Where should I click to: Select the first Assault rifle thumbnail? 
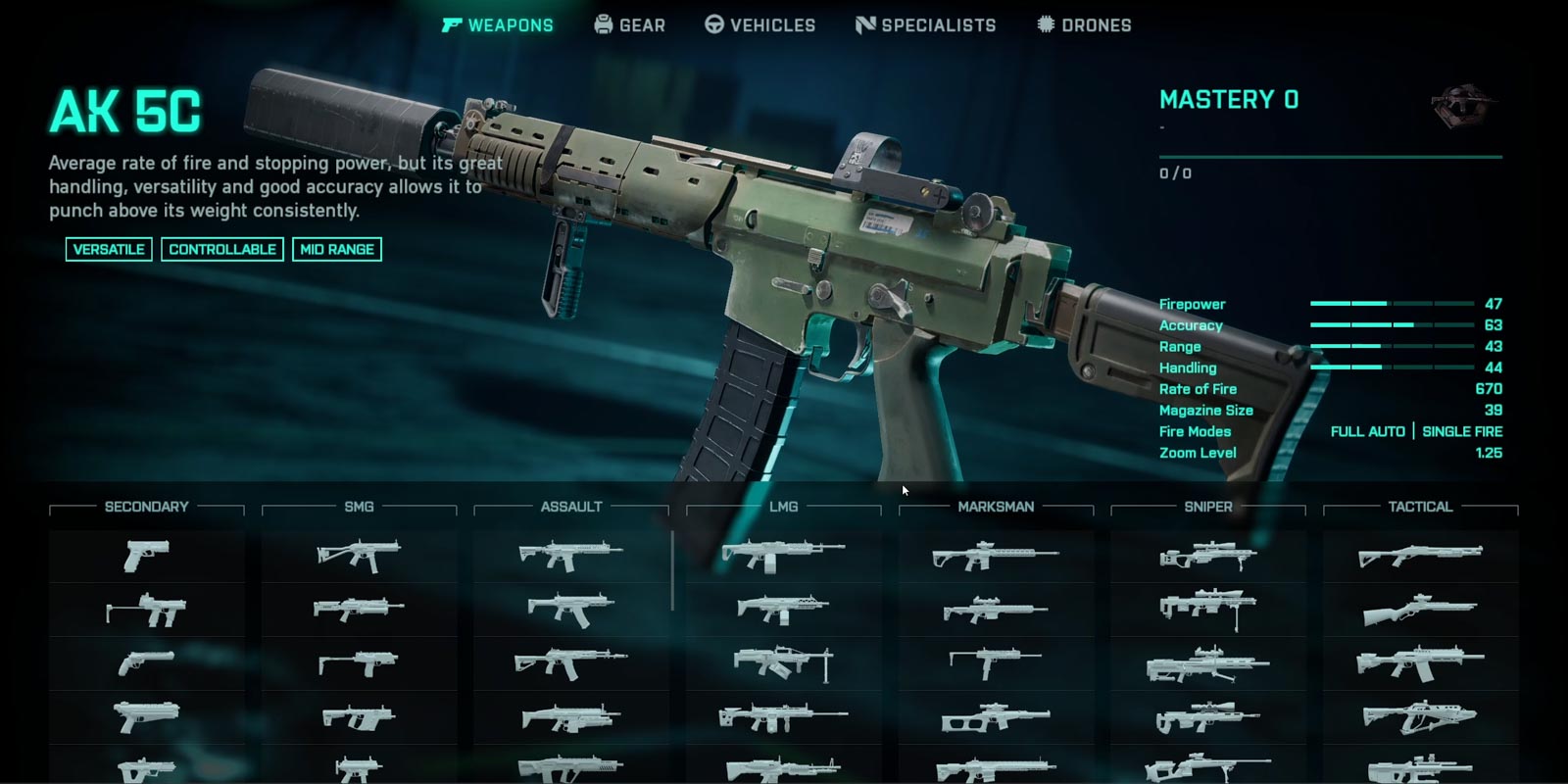(x=570, y=556)
